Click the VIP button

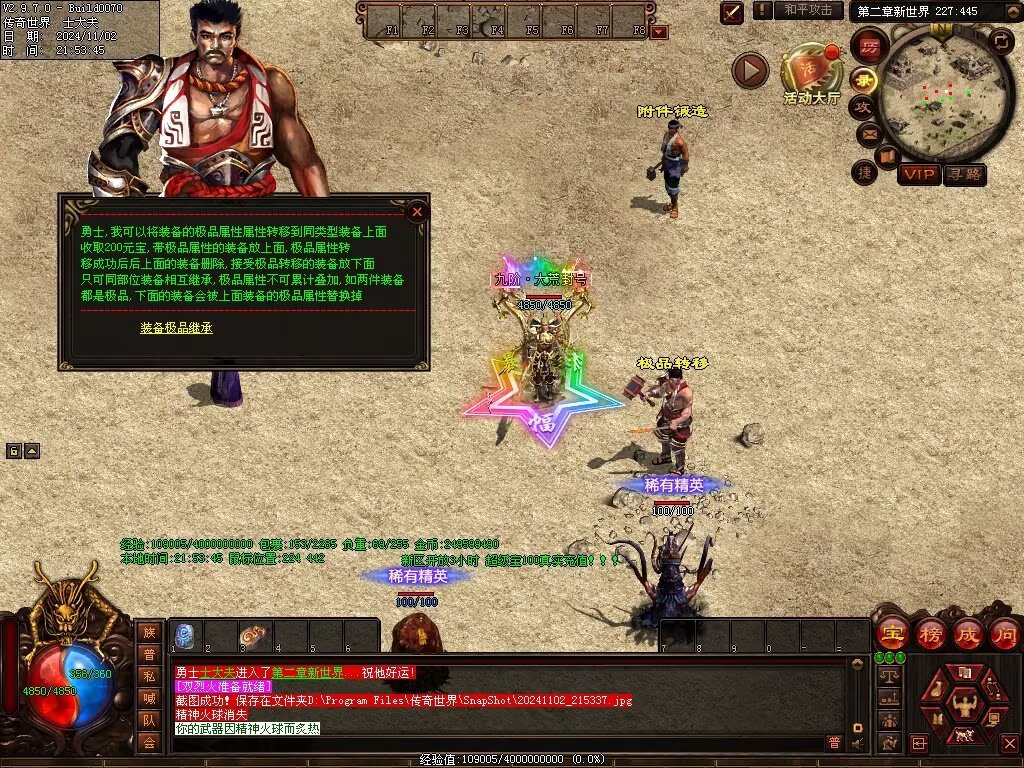[918, 174]
